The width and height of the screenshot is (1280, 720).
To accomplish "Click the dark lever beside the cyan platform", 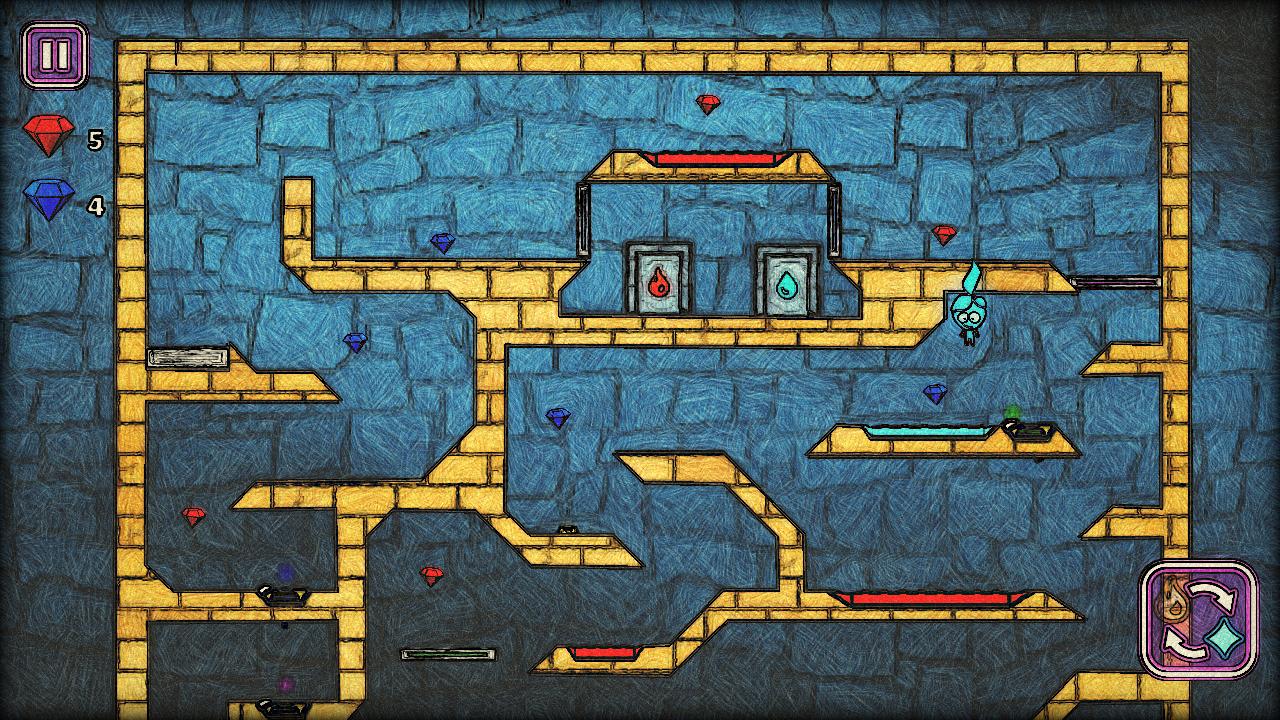I will tap(1033, 431).
